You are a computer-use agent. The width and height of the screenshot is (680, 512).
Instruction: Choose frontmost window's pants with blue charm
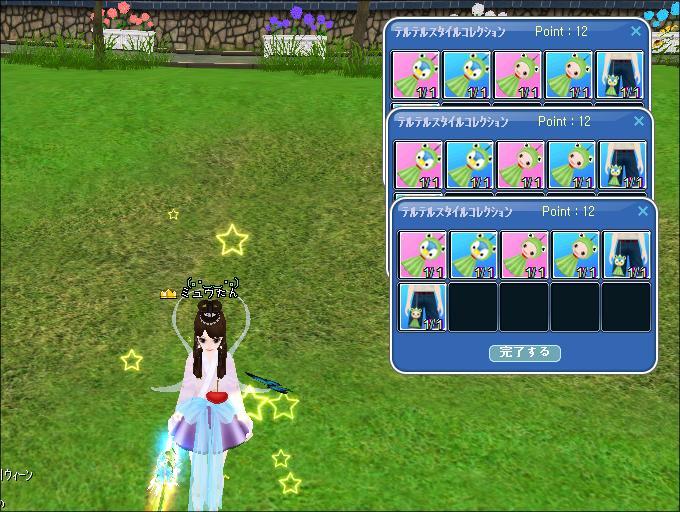pyautogui.click(x=626, y=255)
